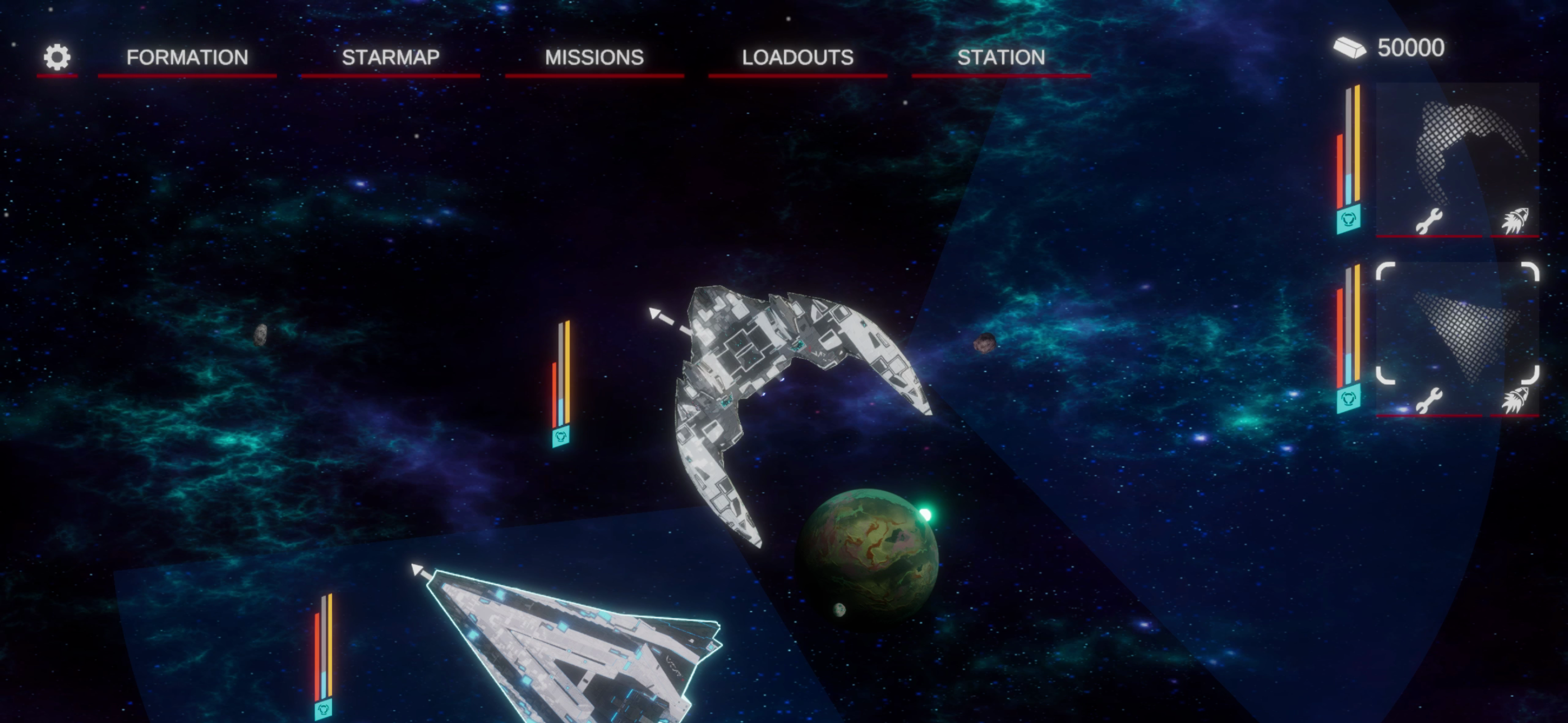The height and width of the screenshot is (723, 1568).
Task: Switch to the MISSIONS tab
Action: (594, 57)
